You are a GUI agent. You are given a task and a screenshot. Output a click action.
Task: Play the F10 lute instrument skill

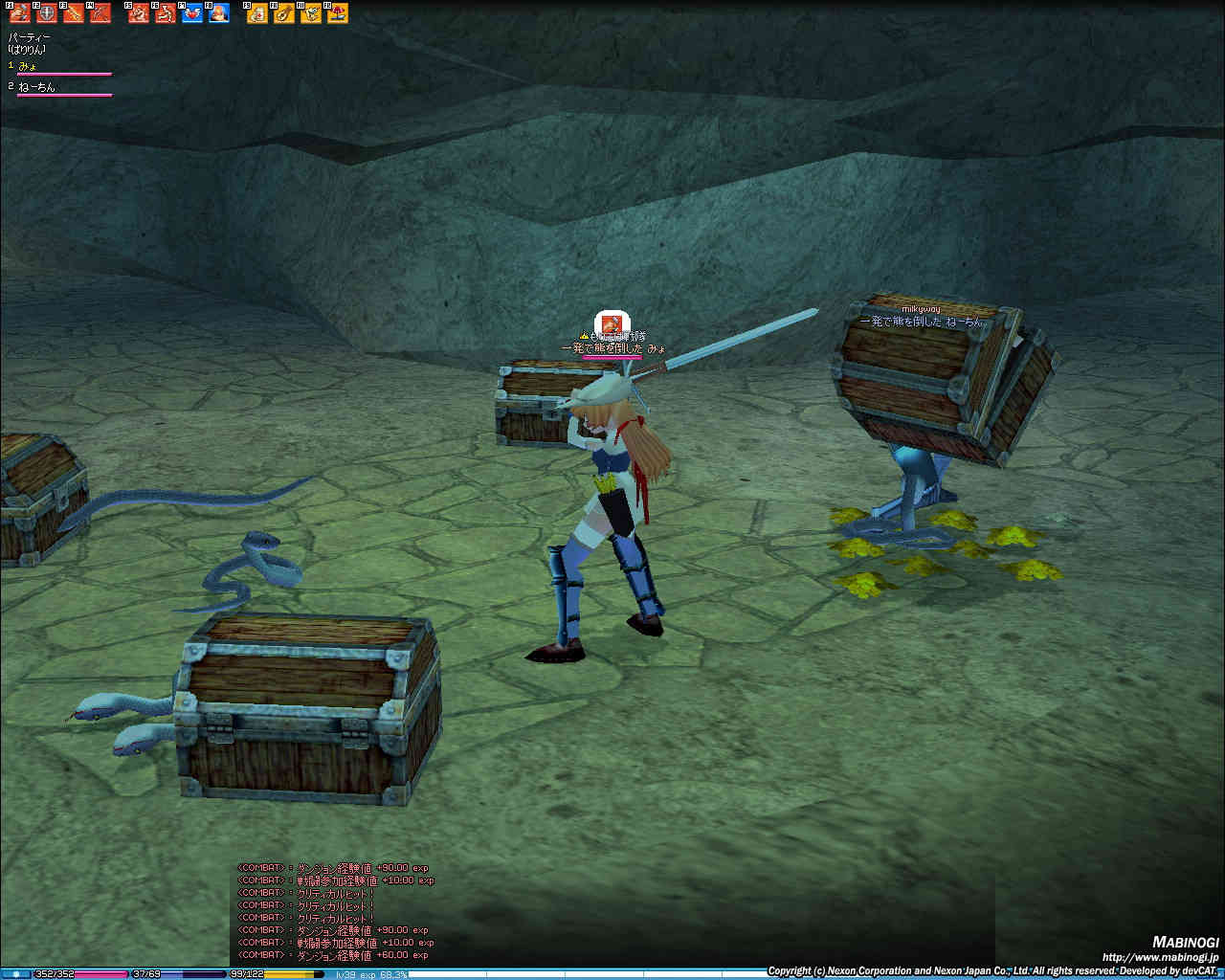[x=284, y=13]
